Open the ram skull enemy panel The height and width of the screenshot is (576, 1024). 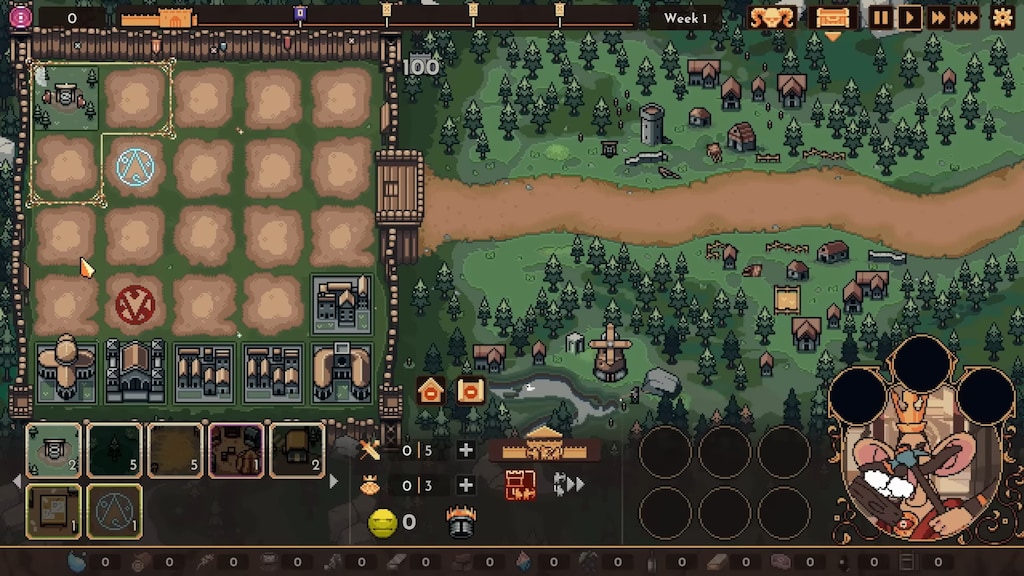pos(772,17)
